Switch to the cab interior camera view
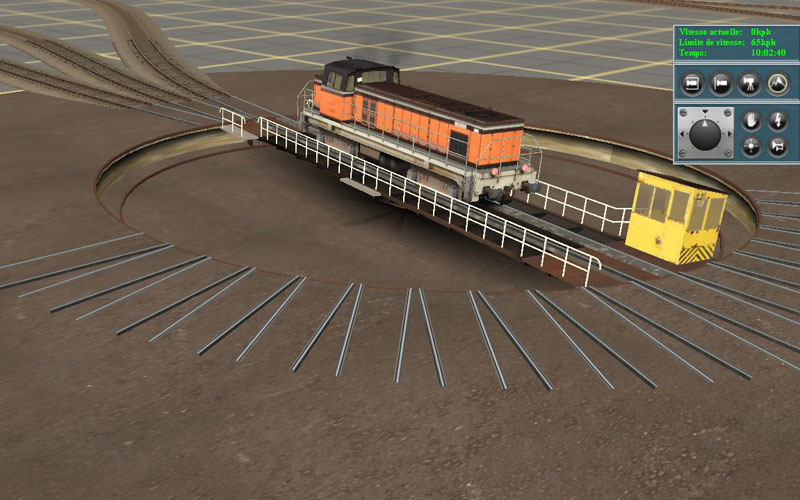Image resolution: width=800 pixels, height=500 pixels. point(690,83)
